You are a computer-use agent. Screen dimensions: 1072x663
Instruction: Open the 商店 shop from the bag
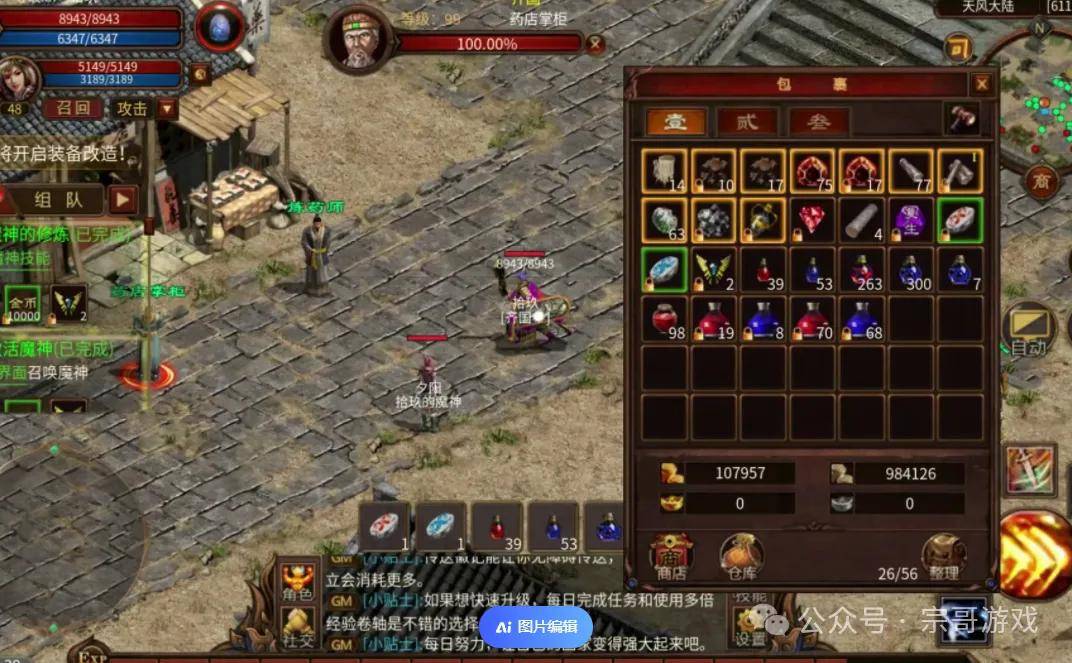[x=671, y=557]
